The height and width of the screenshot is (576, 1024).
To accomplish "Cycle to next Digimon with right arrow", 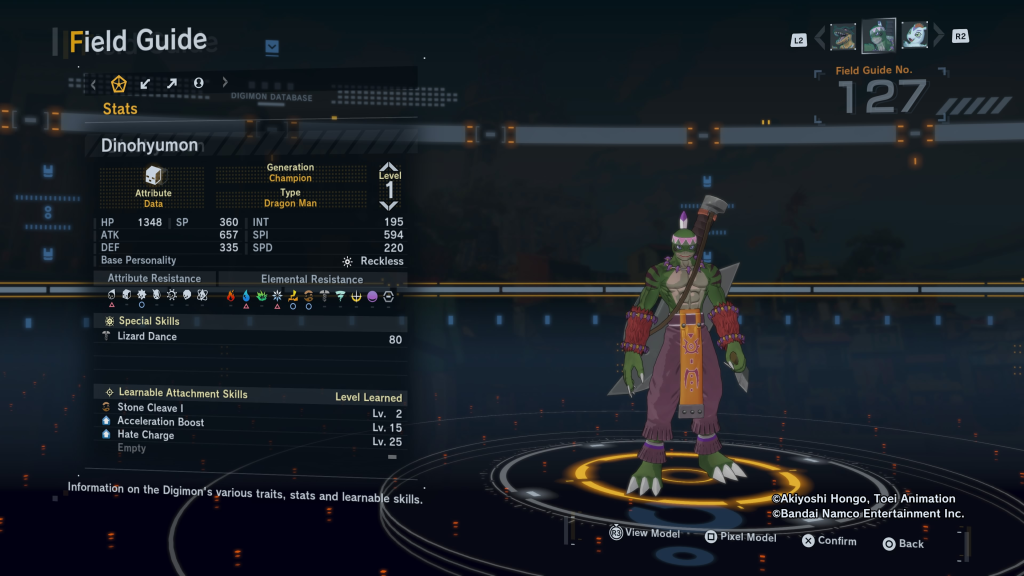I will pos(937,37).
